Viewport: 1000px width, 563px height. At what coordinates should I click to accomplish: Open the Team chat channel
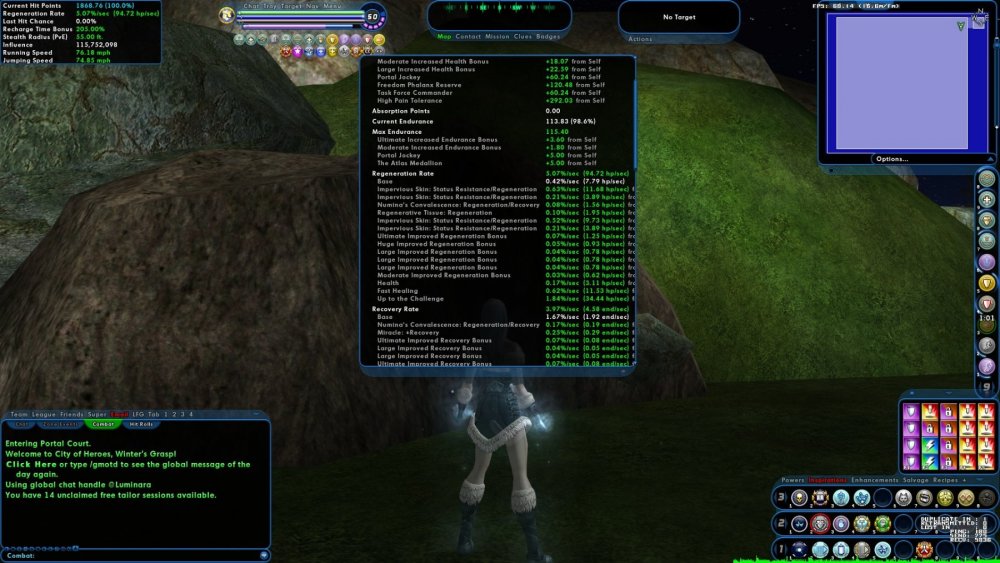tap(18, 414)
